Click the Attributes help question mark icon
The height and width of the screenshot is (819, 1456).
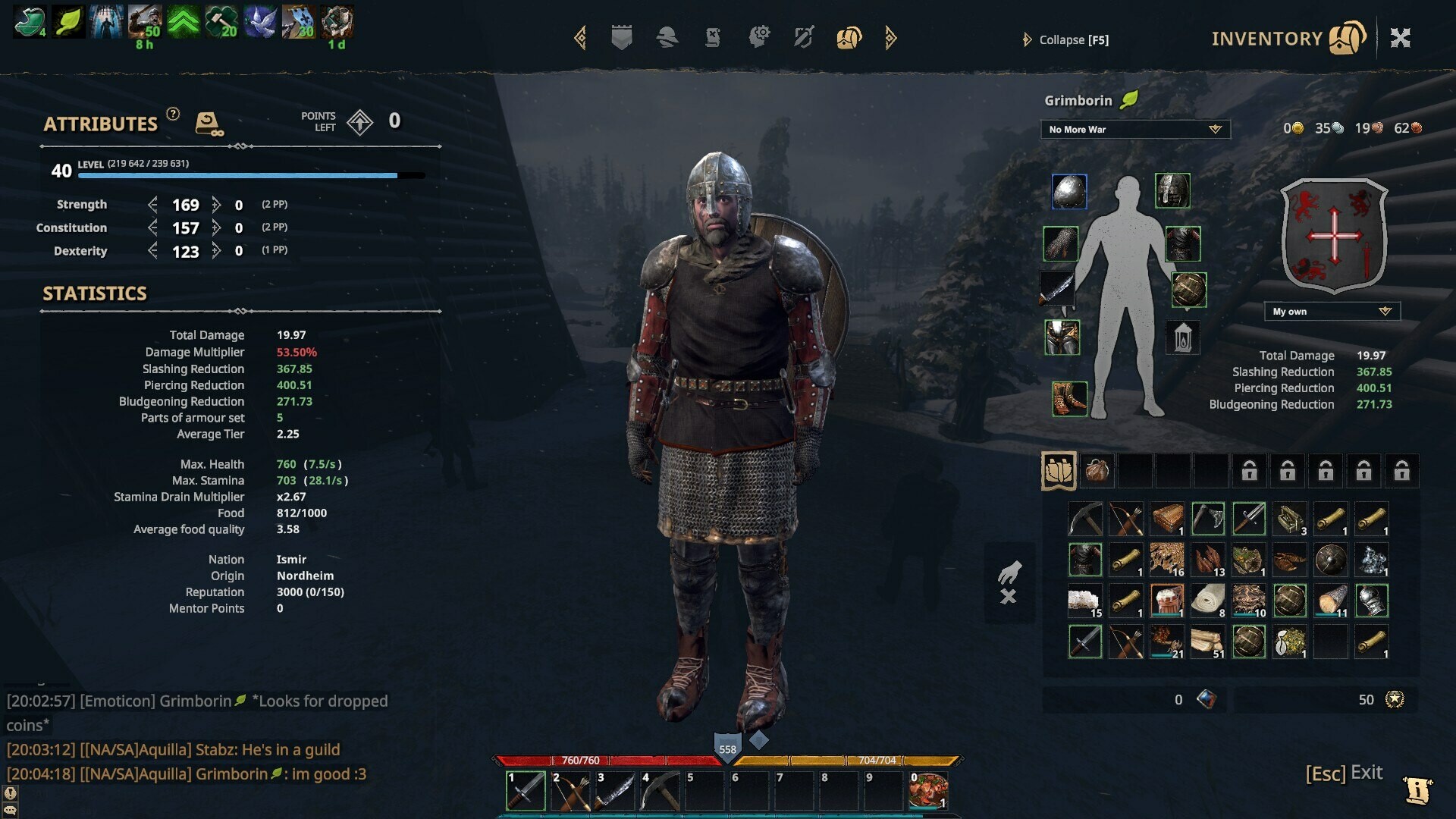click(173, 115)
